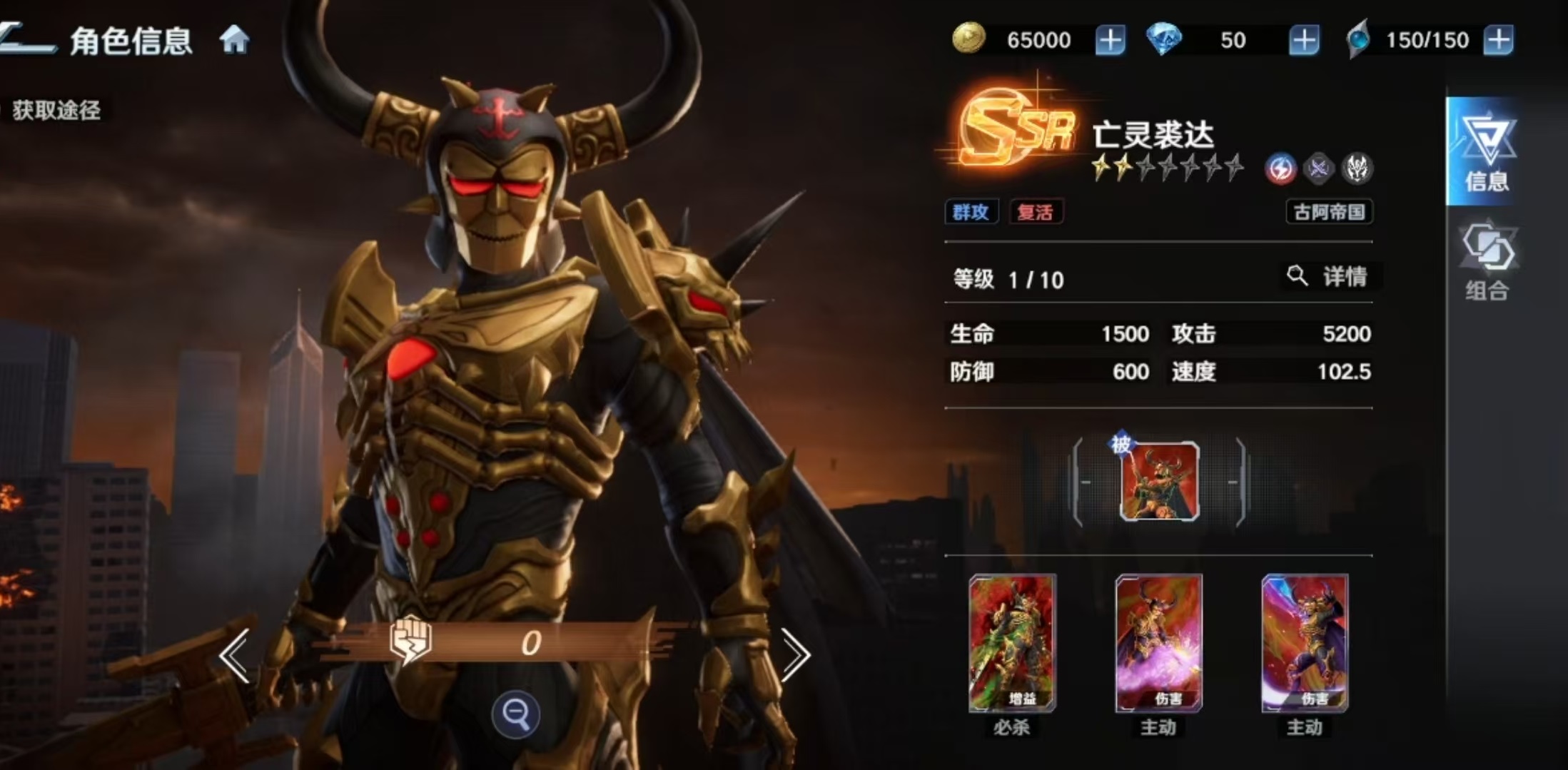Show the 群攻 tag description
Viewport: 1568px width, 770px height.
coord(971,212)
